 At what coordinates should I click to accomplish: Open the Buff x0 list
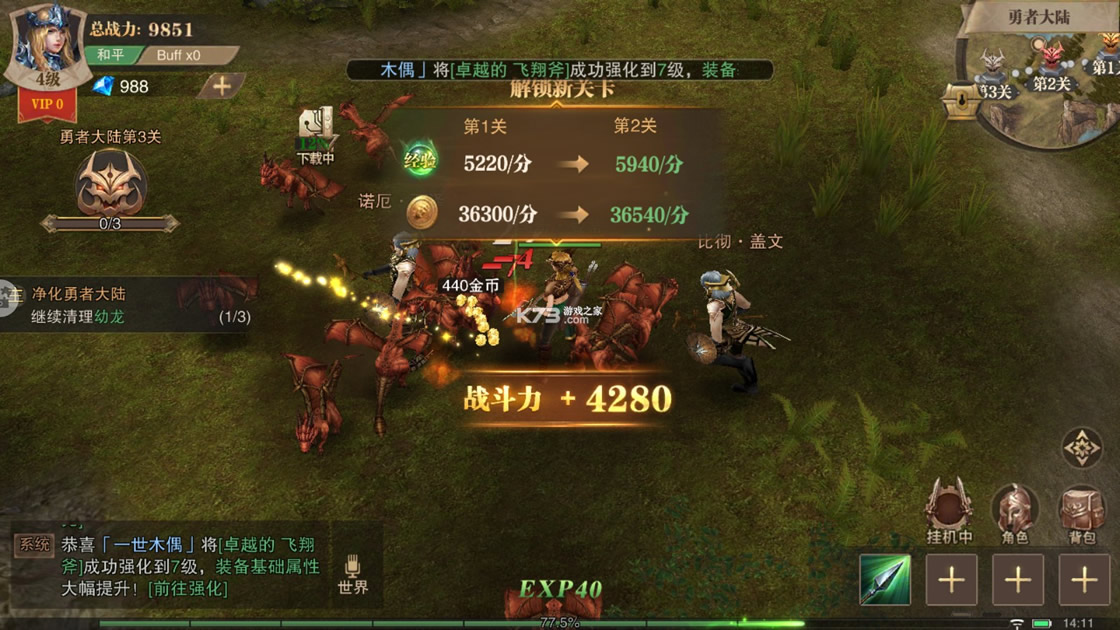pos(183,55)
